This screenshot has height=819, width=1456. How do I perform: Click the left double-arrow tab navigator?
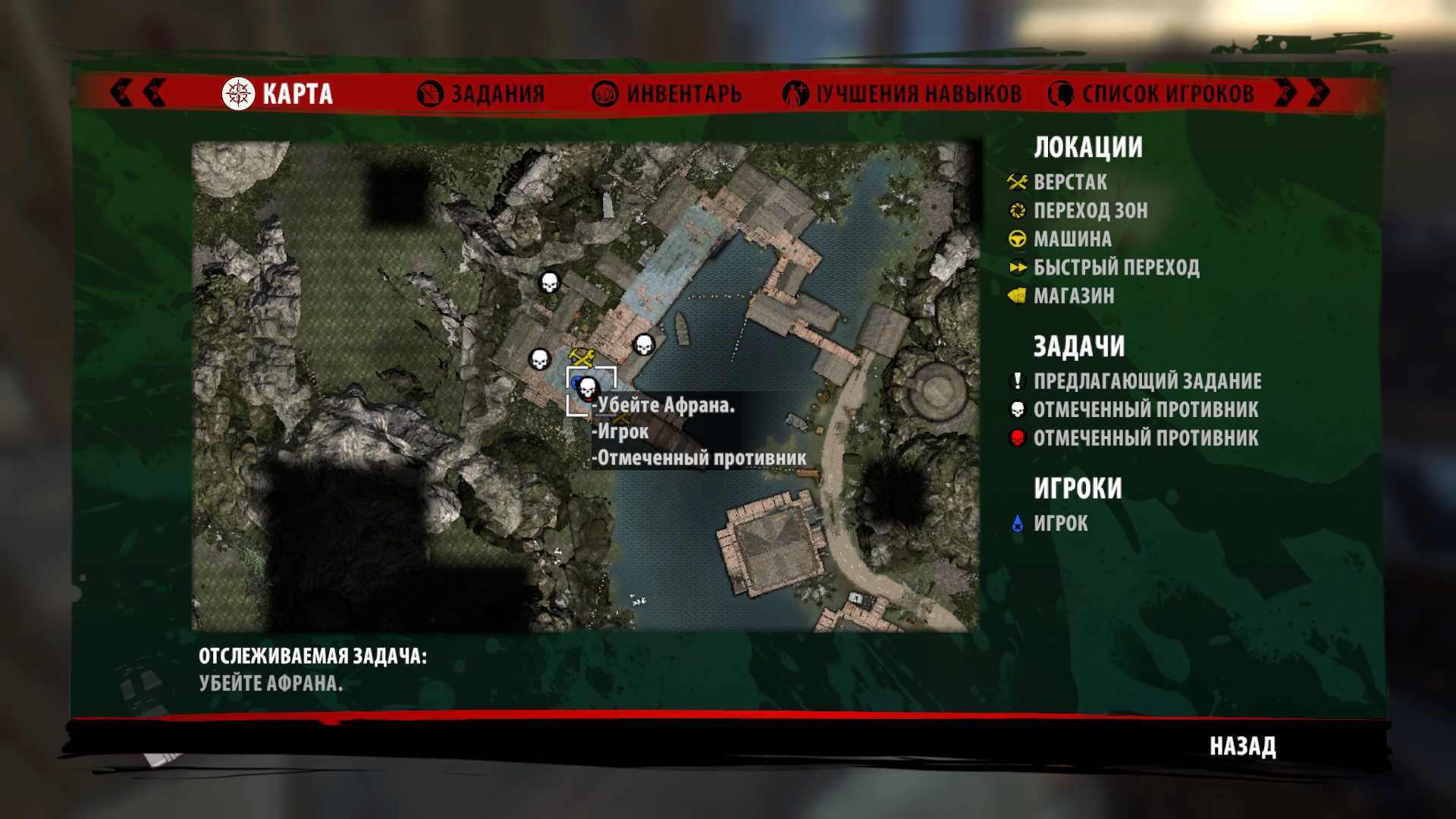137,93
